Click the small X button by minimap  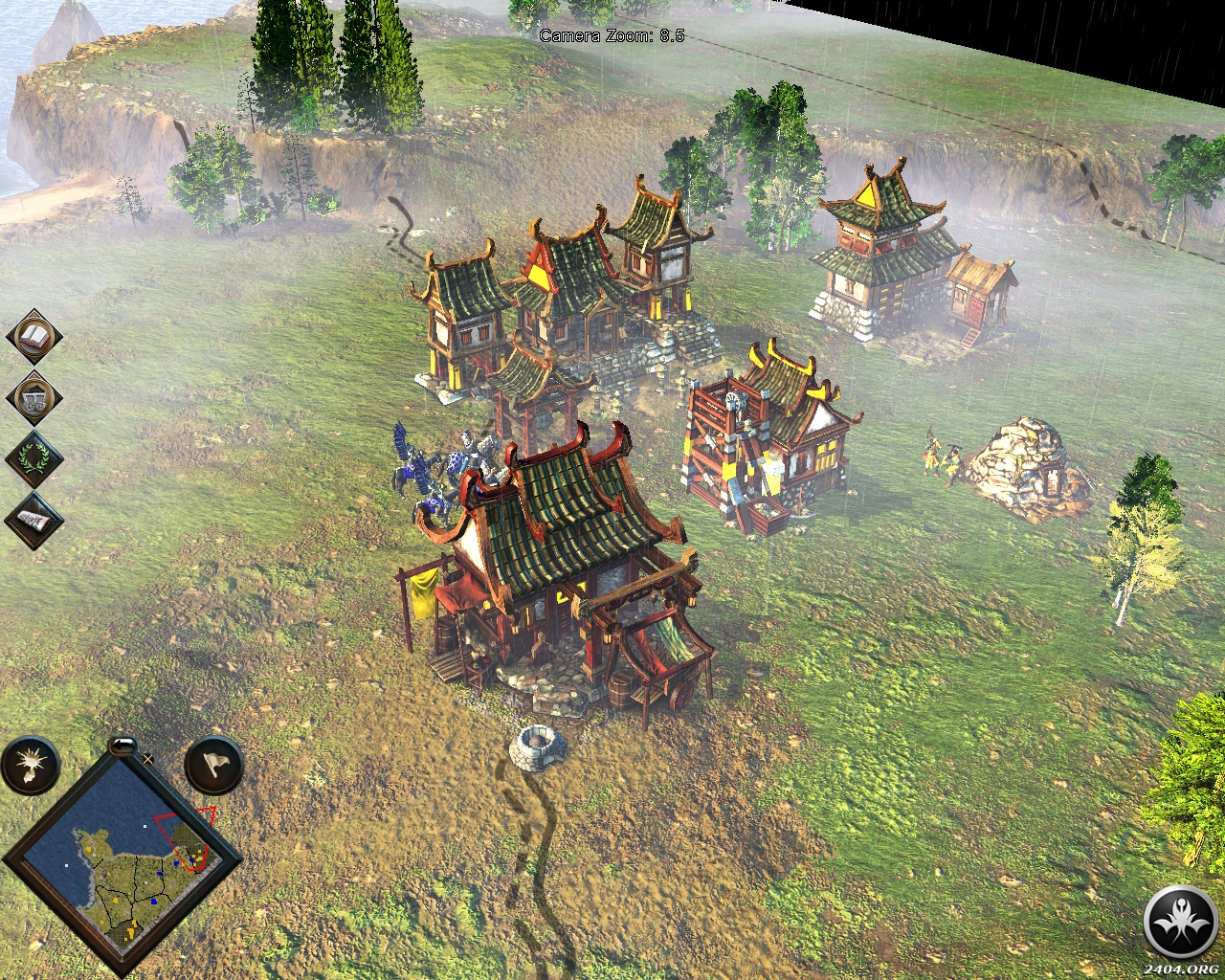click(x=148, y=759)
